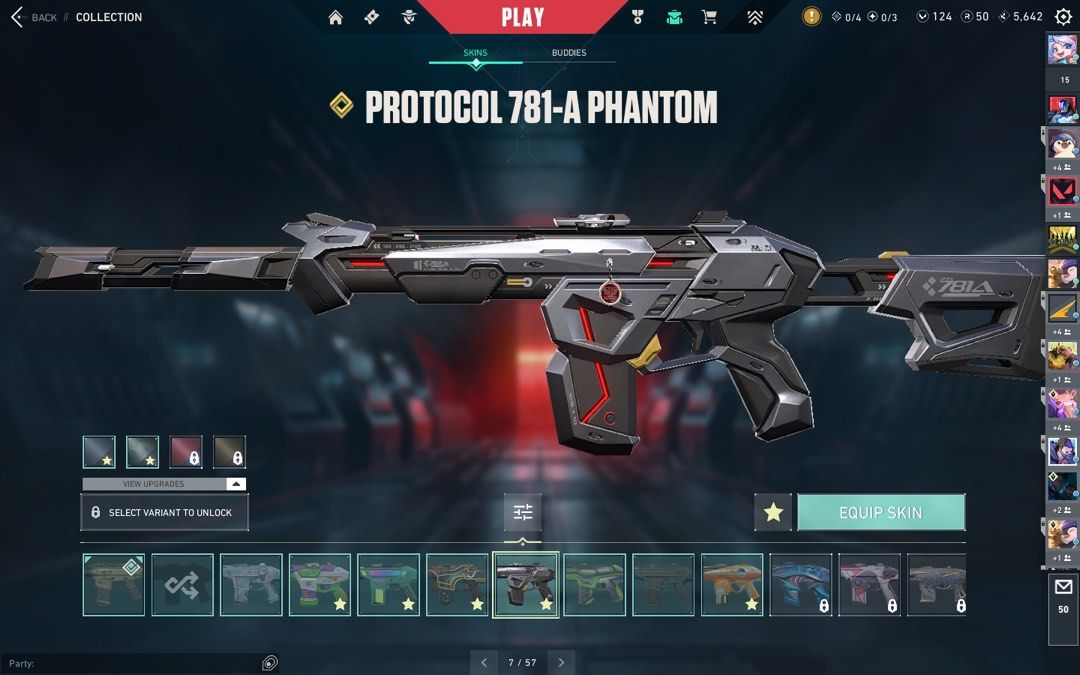The width and height of the screenshot is (1080, 675).
Task: Pick the locked blue Phantom skin thumbnail
Action: pyautogui.click(x=801, y=585)
